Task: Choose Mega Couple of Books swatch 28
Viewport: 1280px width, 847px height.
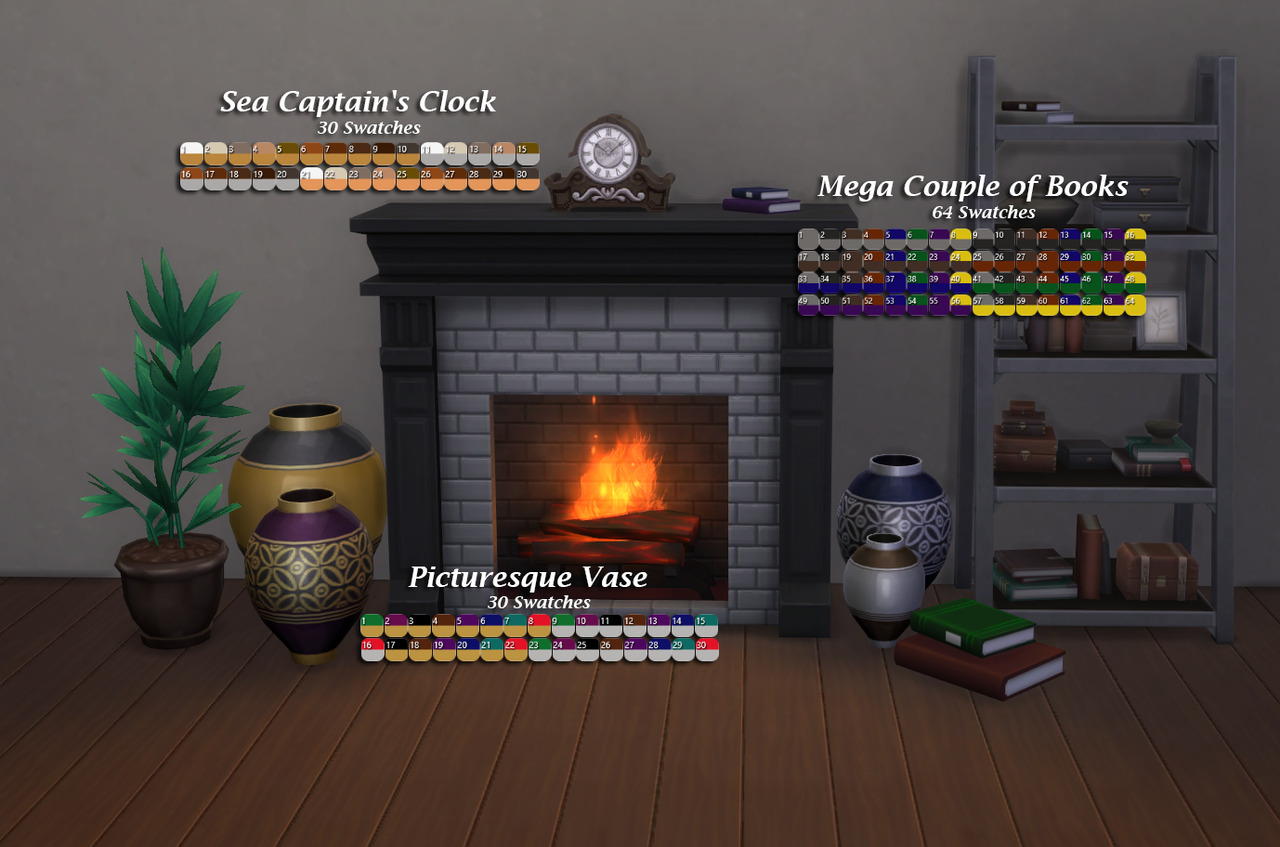Action: (x=1048, y=261)
